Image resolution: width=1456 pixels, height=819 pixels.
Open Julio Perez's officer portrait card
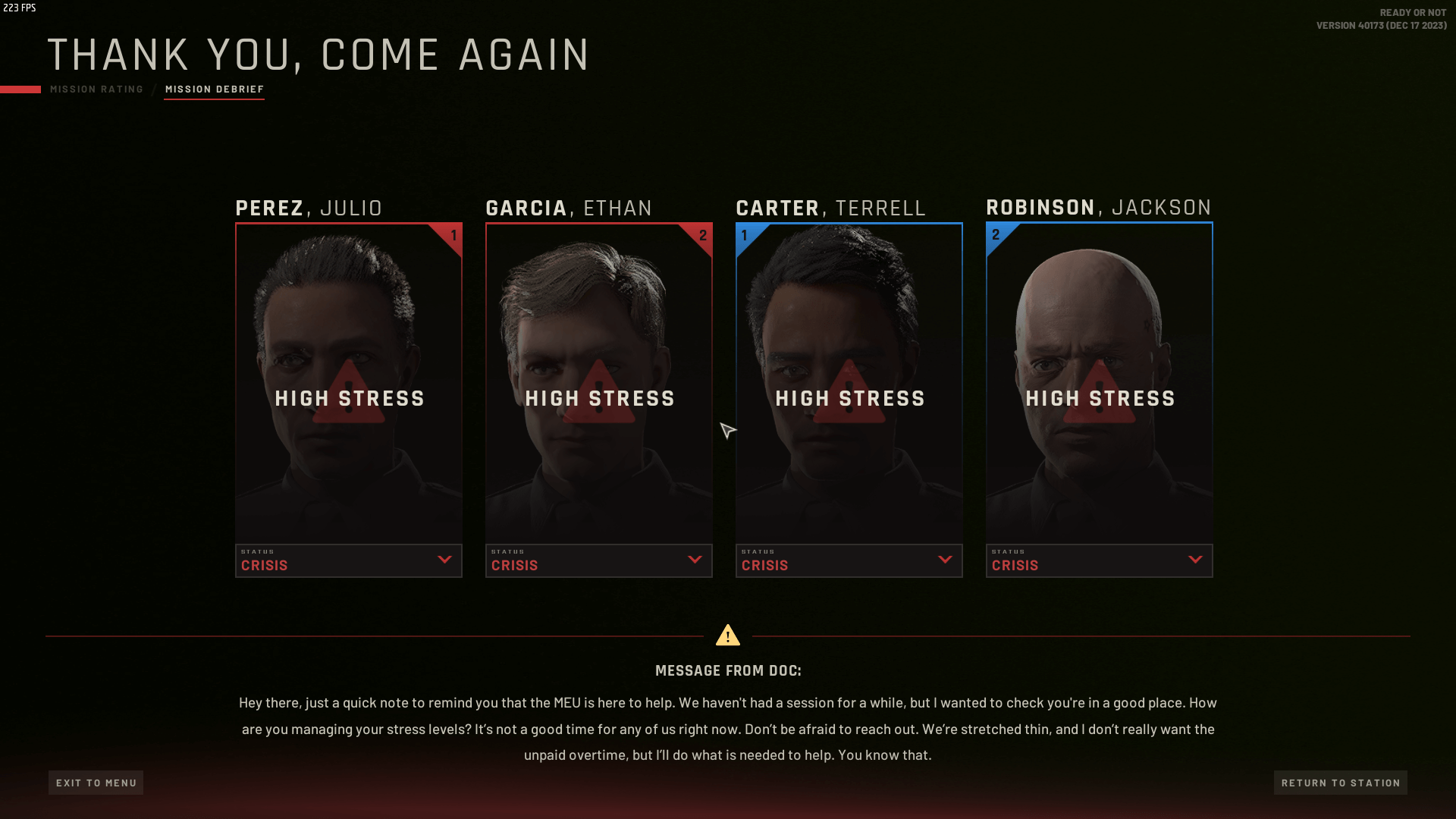pos(349,383)
